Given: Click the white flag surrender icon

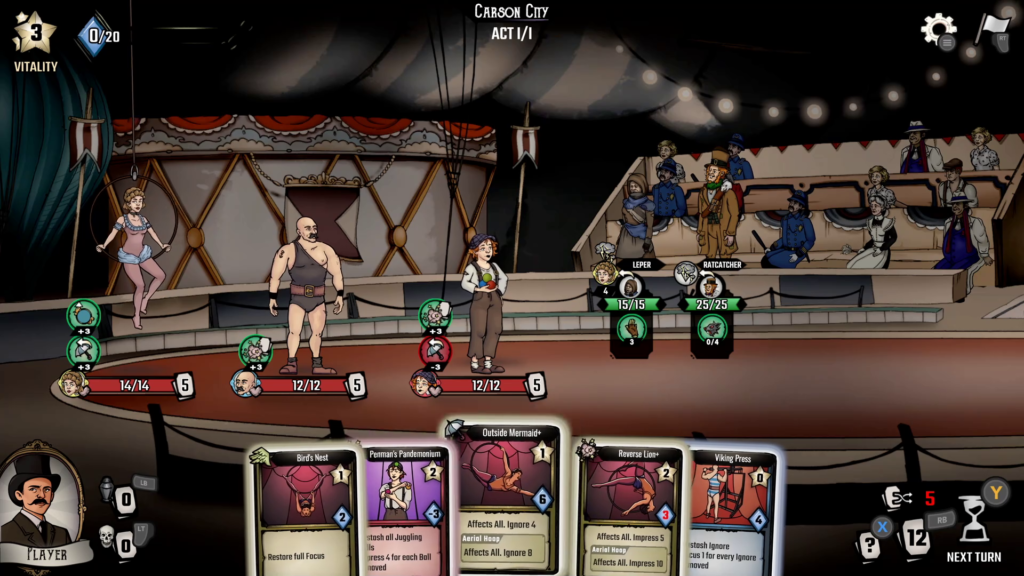Looking at the screenshot, I should coord(992,27).
